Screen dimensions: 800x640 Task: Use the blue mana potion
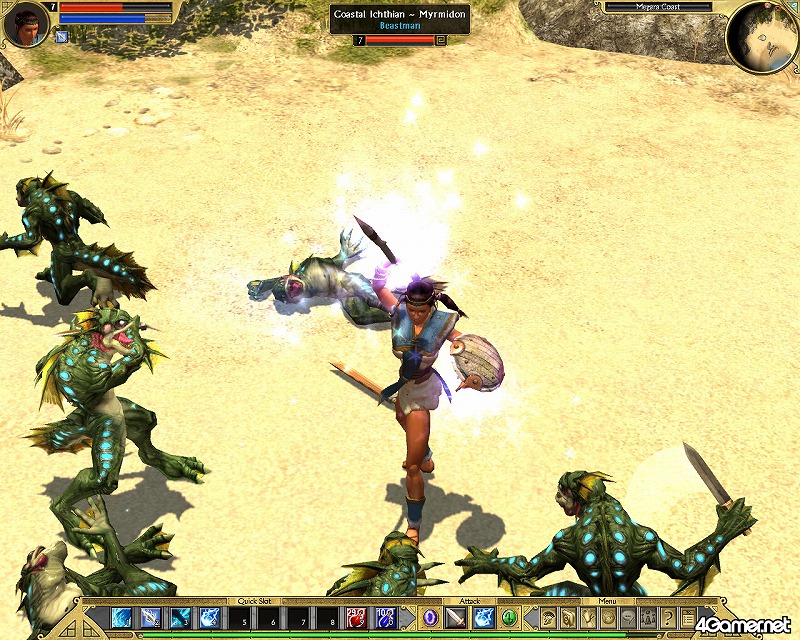385,618
